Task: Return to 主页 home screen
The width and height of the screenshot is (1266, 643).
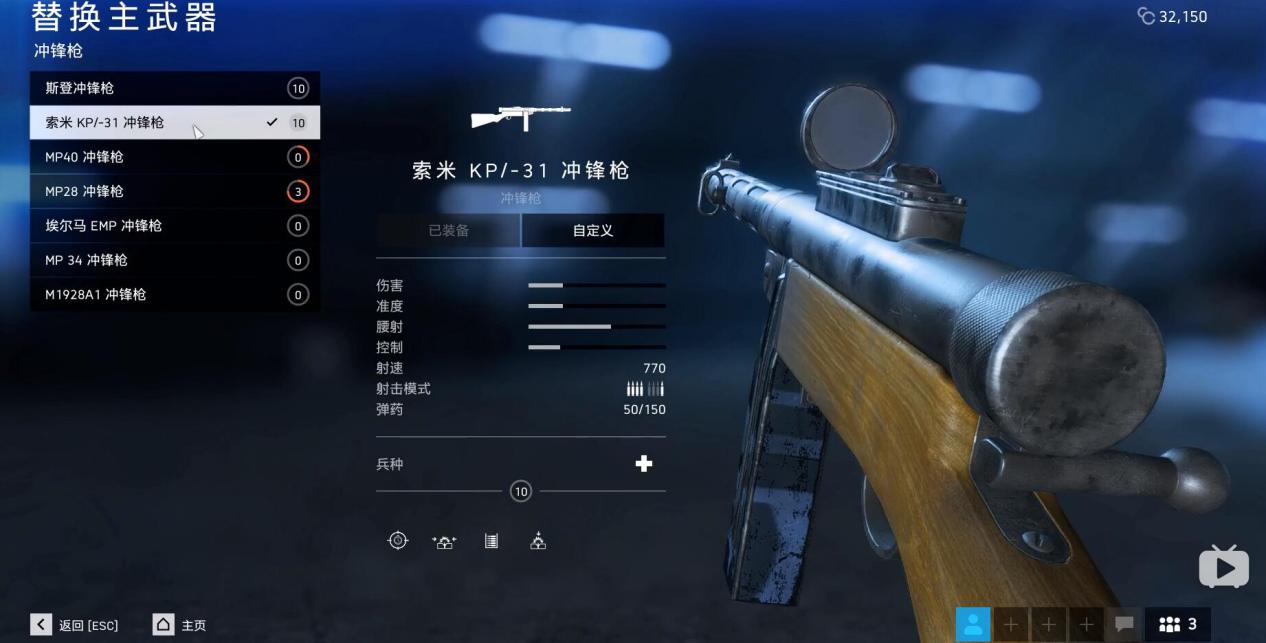Action: pos(180,625)
